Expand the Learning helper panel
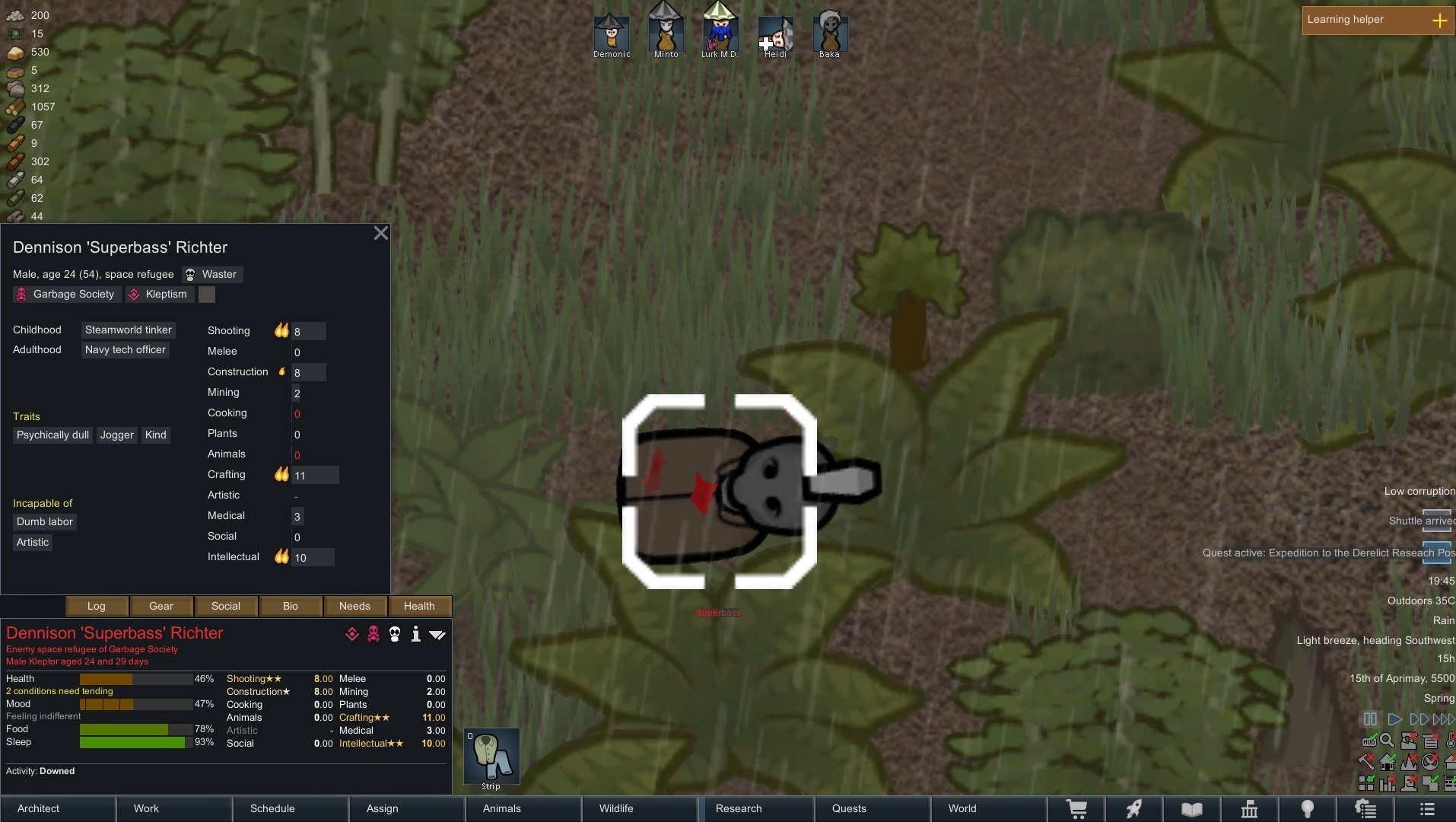Screen dimensions: 1456x822 (x=1442, y=20)
